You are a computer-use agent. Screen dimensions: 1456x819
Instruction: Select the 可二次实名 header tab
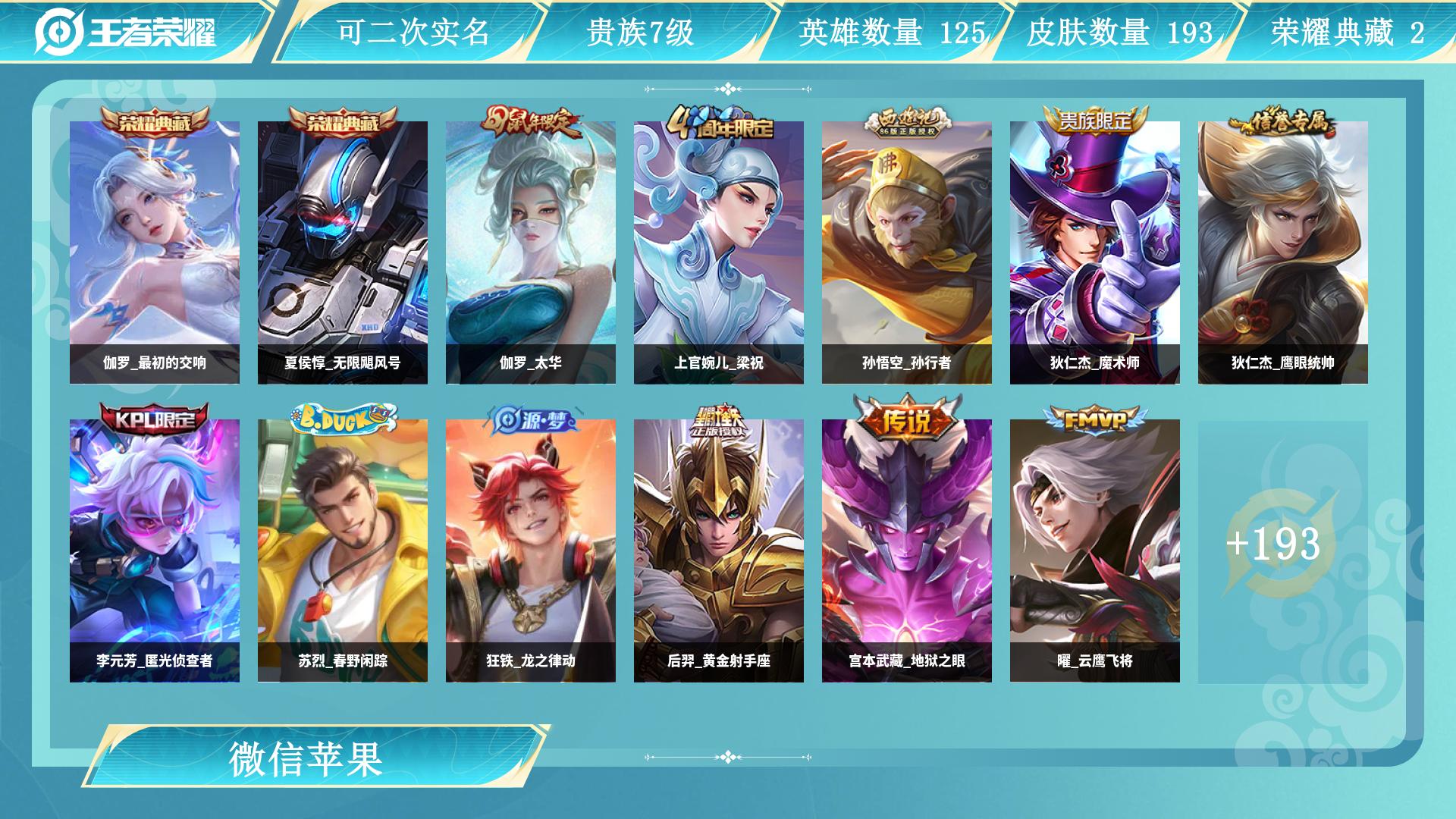pyautogui.click(x=413, y=32)
